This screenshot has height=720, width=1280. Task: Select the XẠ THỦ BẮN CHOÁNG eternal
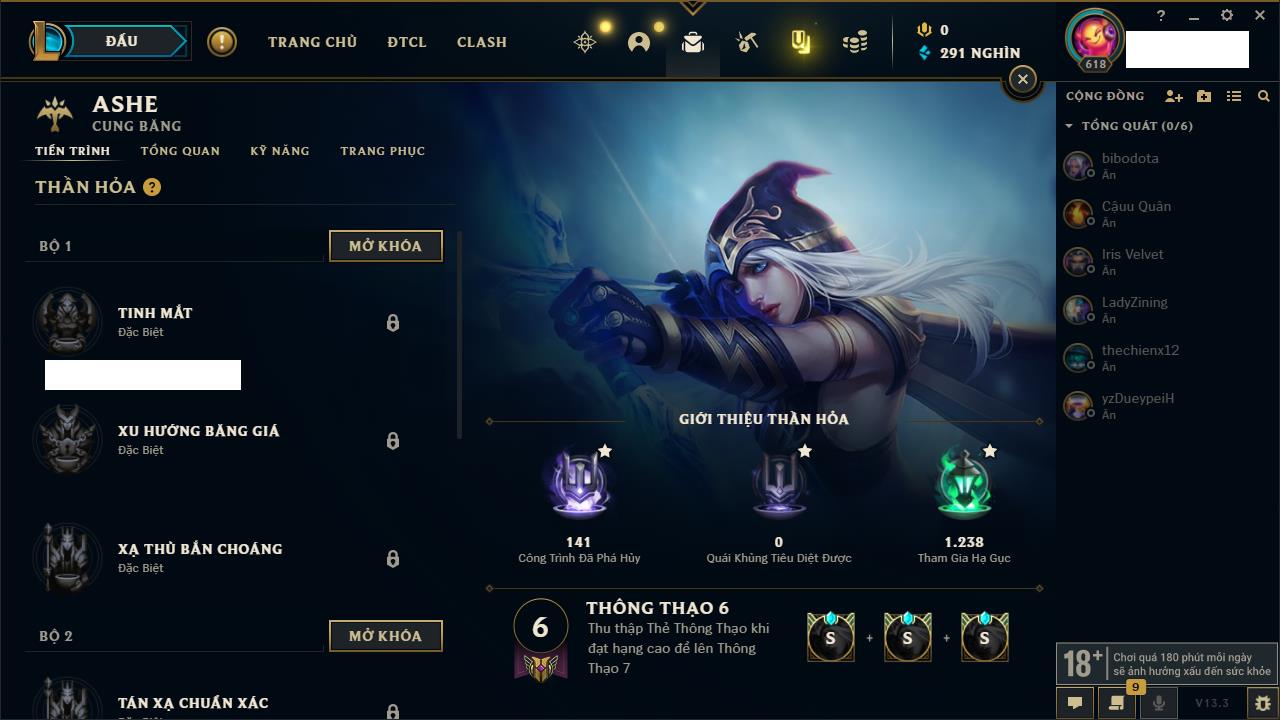tap(200, 557)
